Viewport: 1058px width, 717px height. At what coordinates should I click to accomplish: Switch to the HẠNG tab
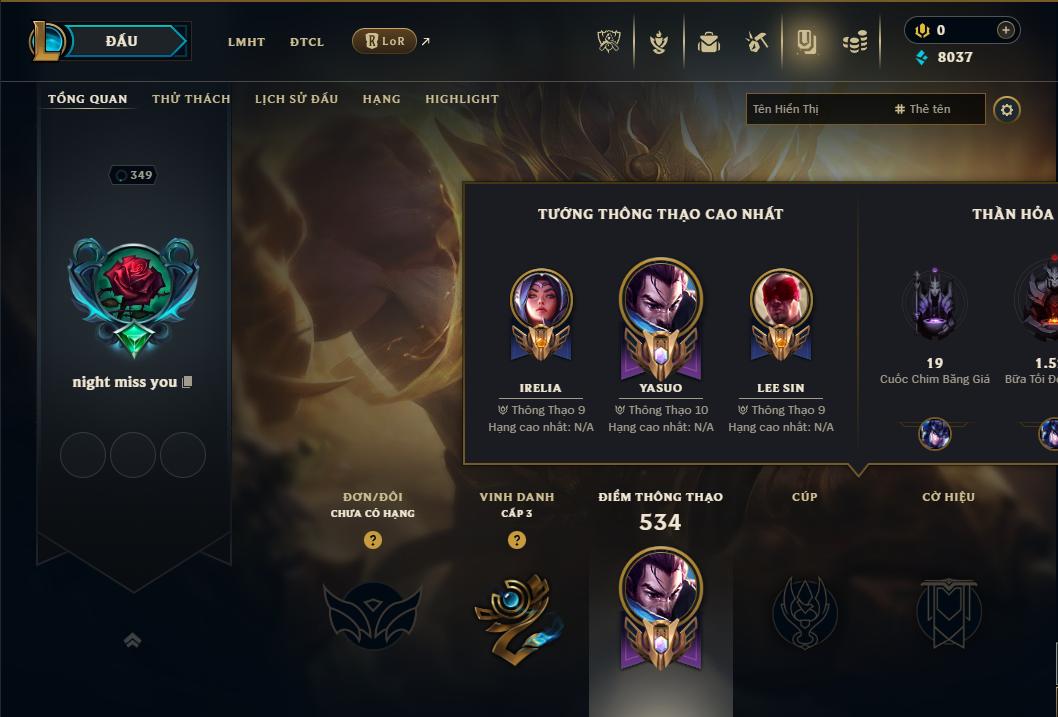click(381, 99)
